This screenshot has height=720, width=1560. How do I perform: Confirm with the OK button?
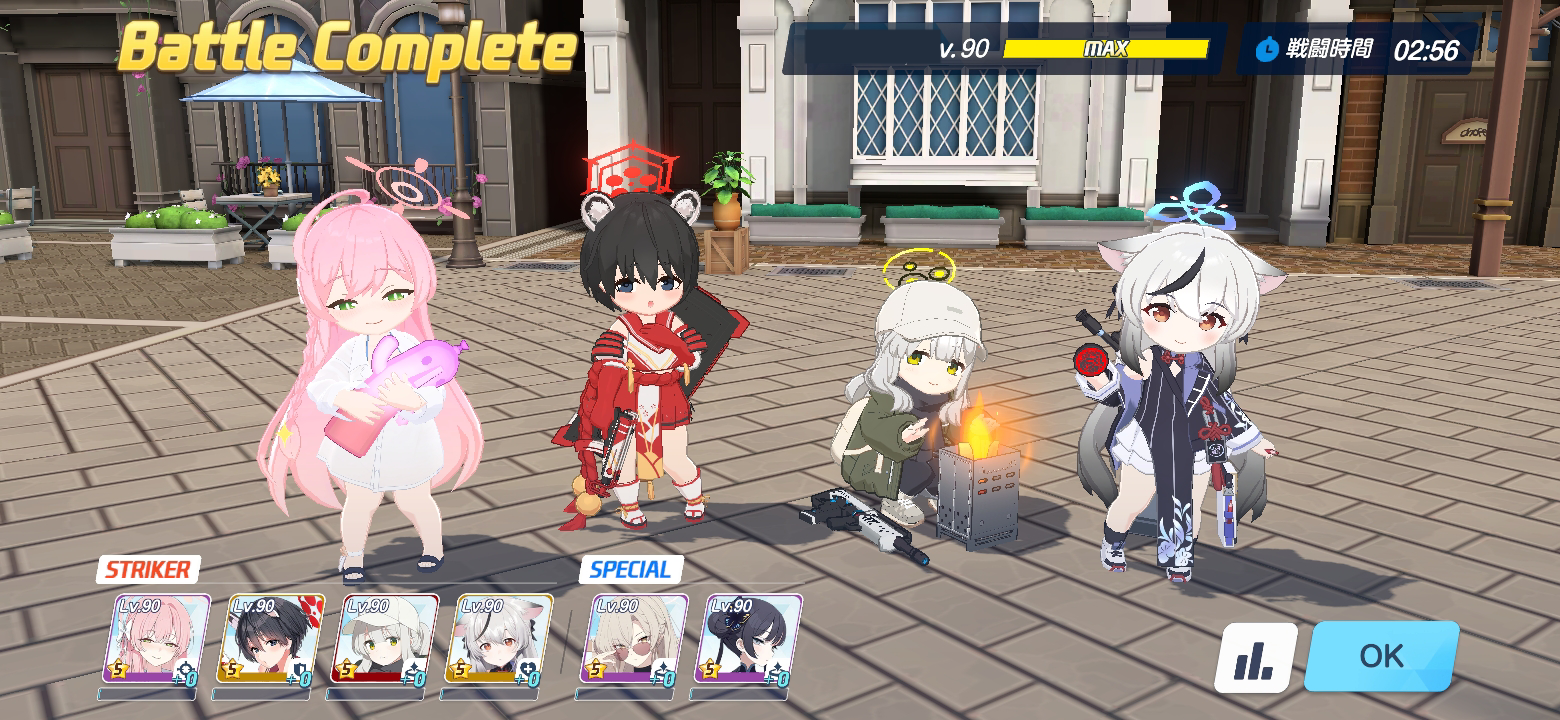pyautogui.click(x=1381, y=656)
